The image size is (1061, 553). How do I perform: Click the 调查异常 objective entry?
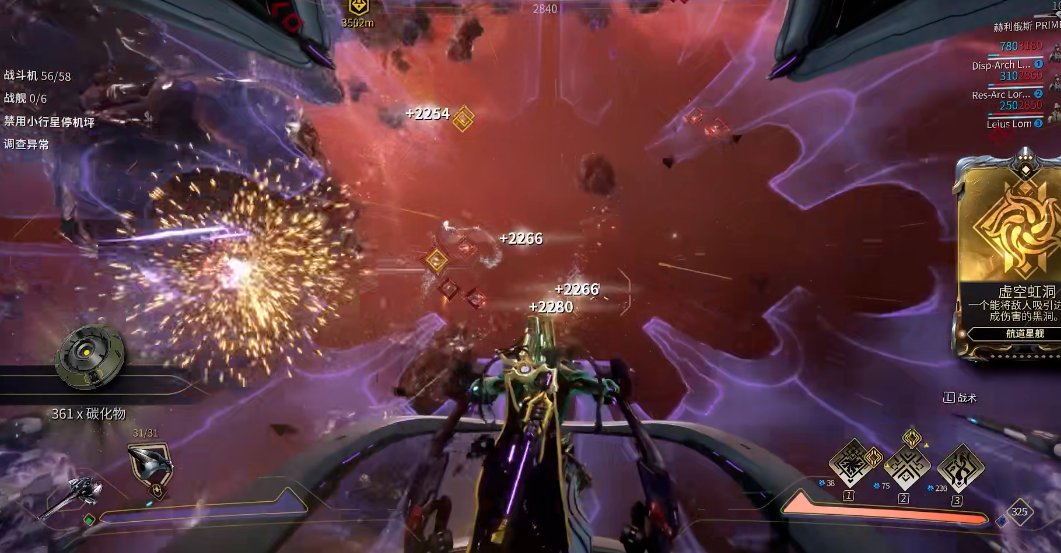[27, 144]
